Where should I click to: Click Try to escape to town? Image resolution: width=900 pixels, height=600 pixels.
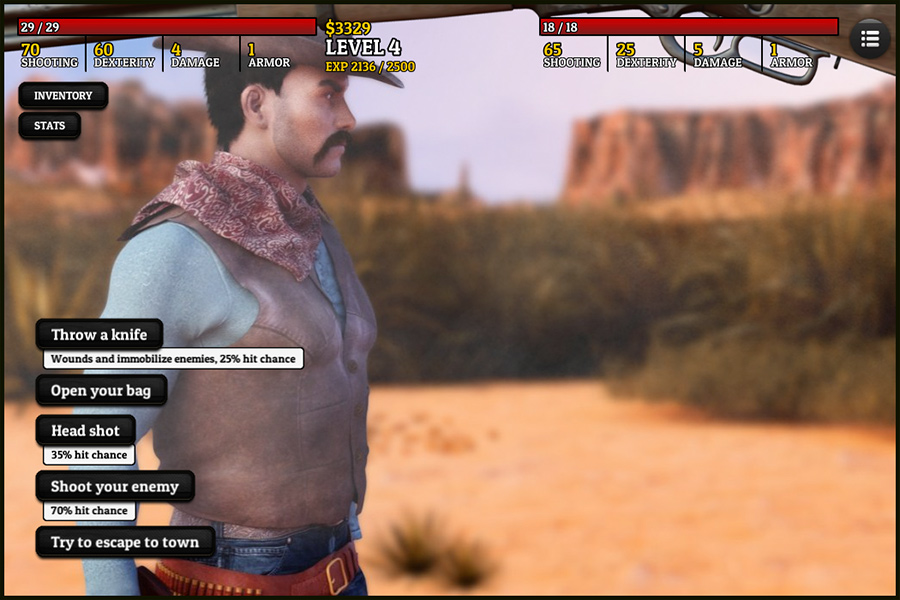pyautogui.click(x=125, y=542)
